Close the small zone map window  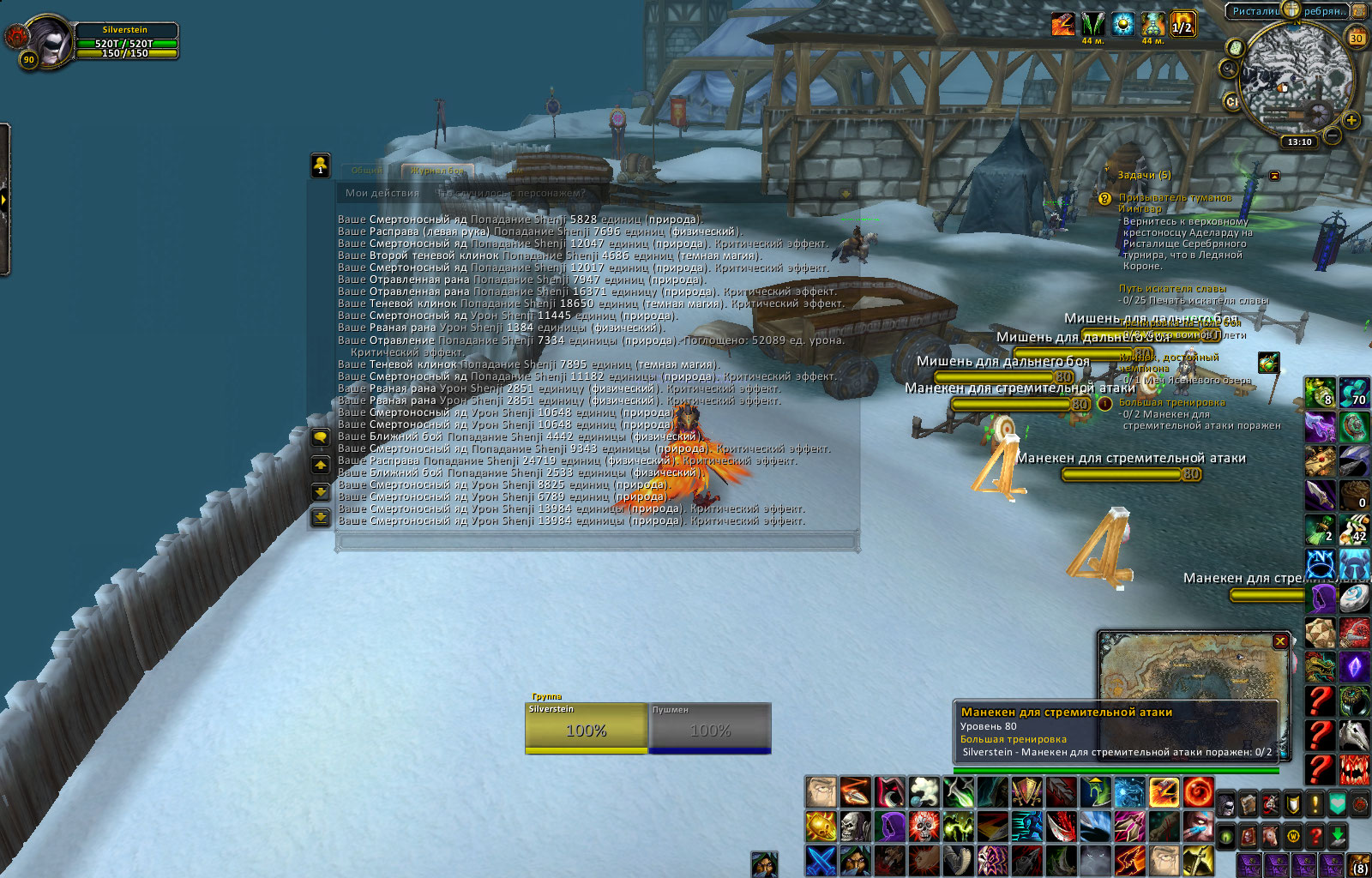(x=1280, y=640)
